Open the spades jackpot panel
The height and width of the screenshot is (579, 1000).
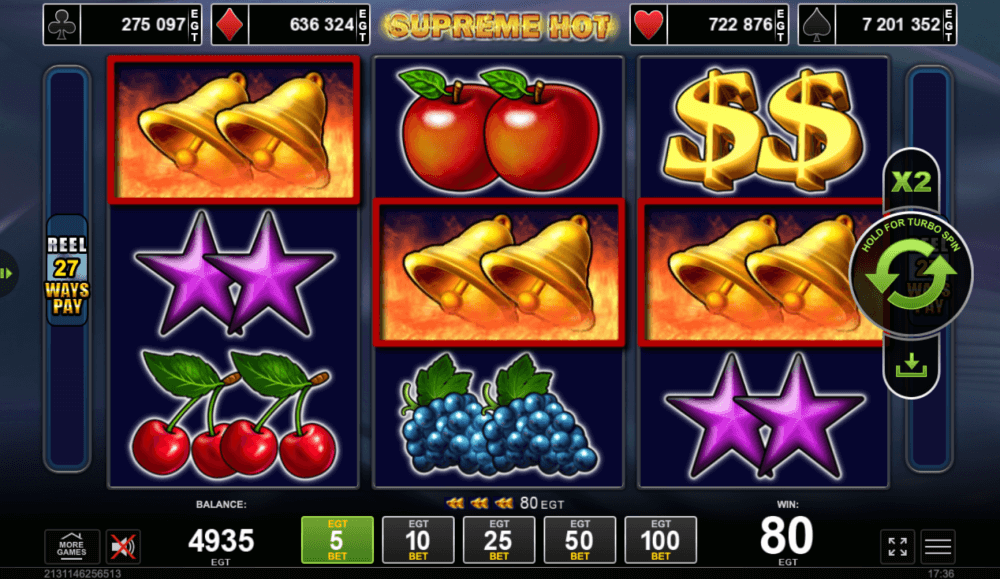tap(877, 25)
